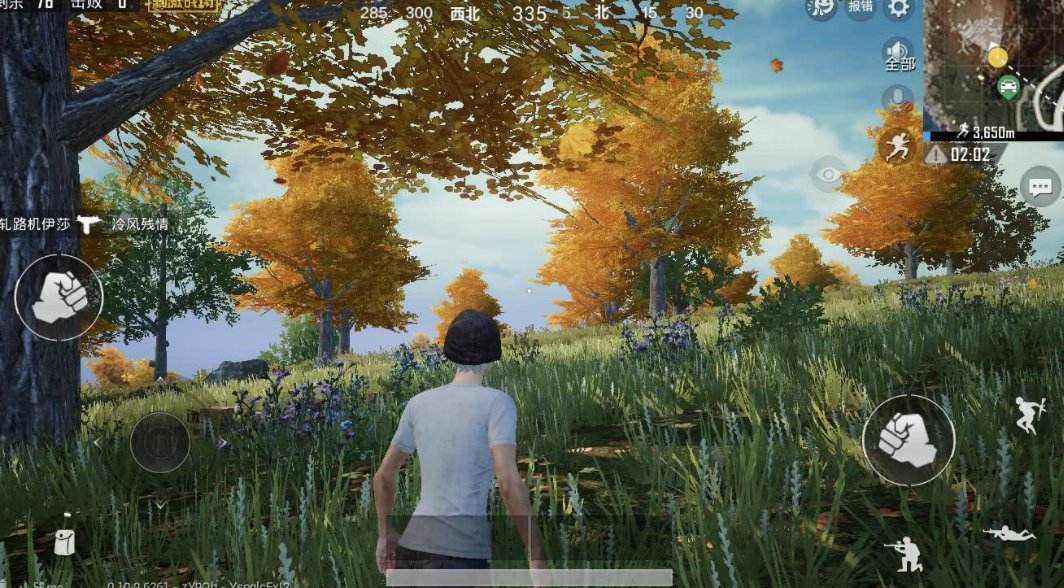
Task: Toggle the 全部 speaker voice channel
Action: (899, 54)
